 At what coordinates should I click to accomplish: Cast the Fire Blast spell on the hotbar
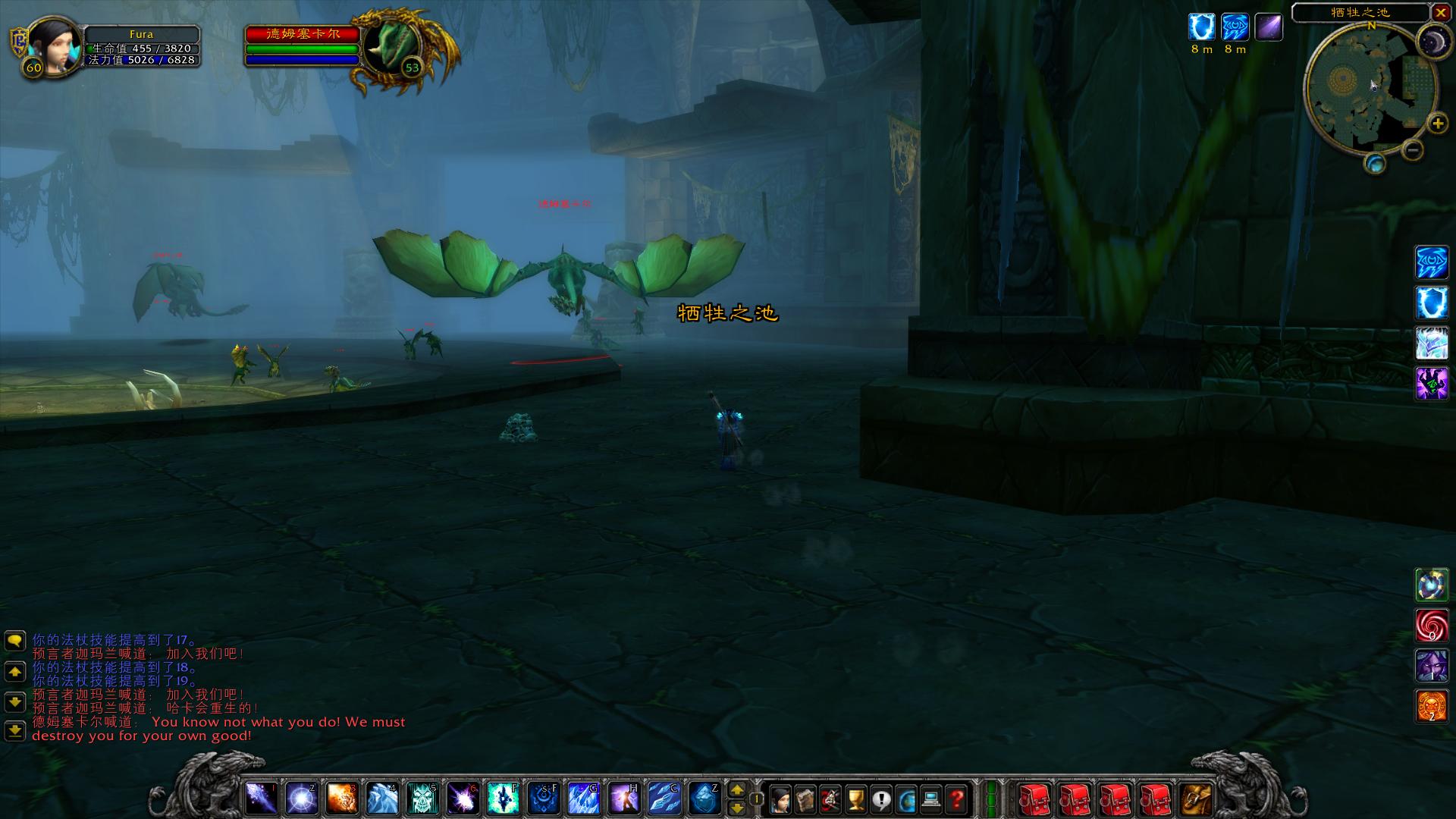pyautogui.click(x=341, y=799)
